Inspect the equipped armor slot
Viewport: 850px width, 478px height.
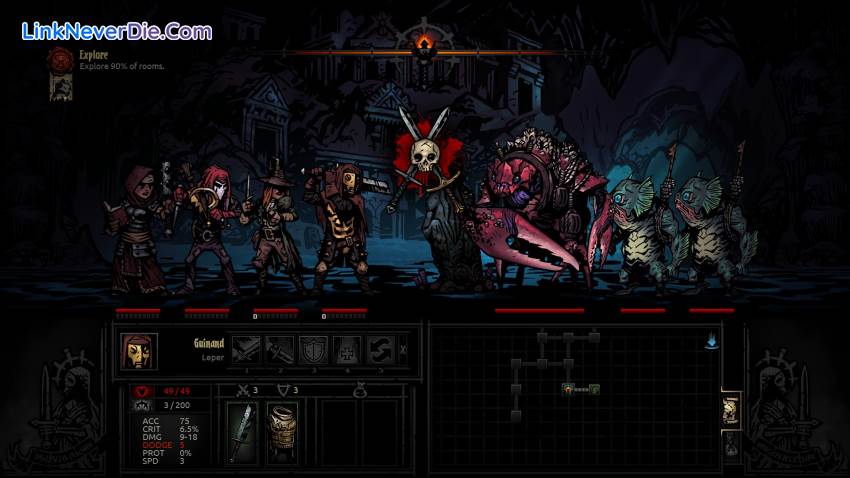(x=281, y=433)
